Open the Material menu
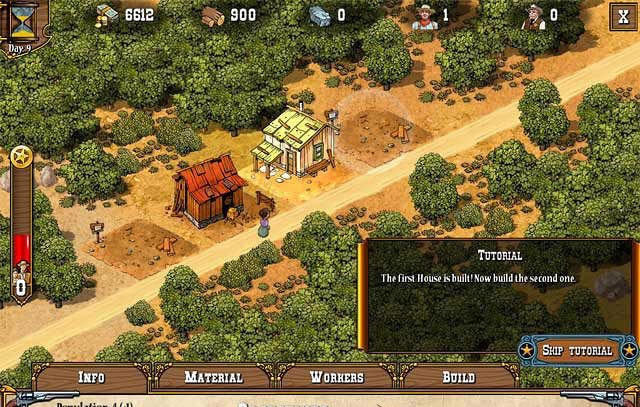 pos(213,377)
